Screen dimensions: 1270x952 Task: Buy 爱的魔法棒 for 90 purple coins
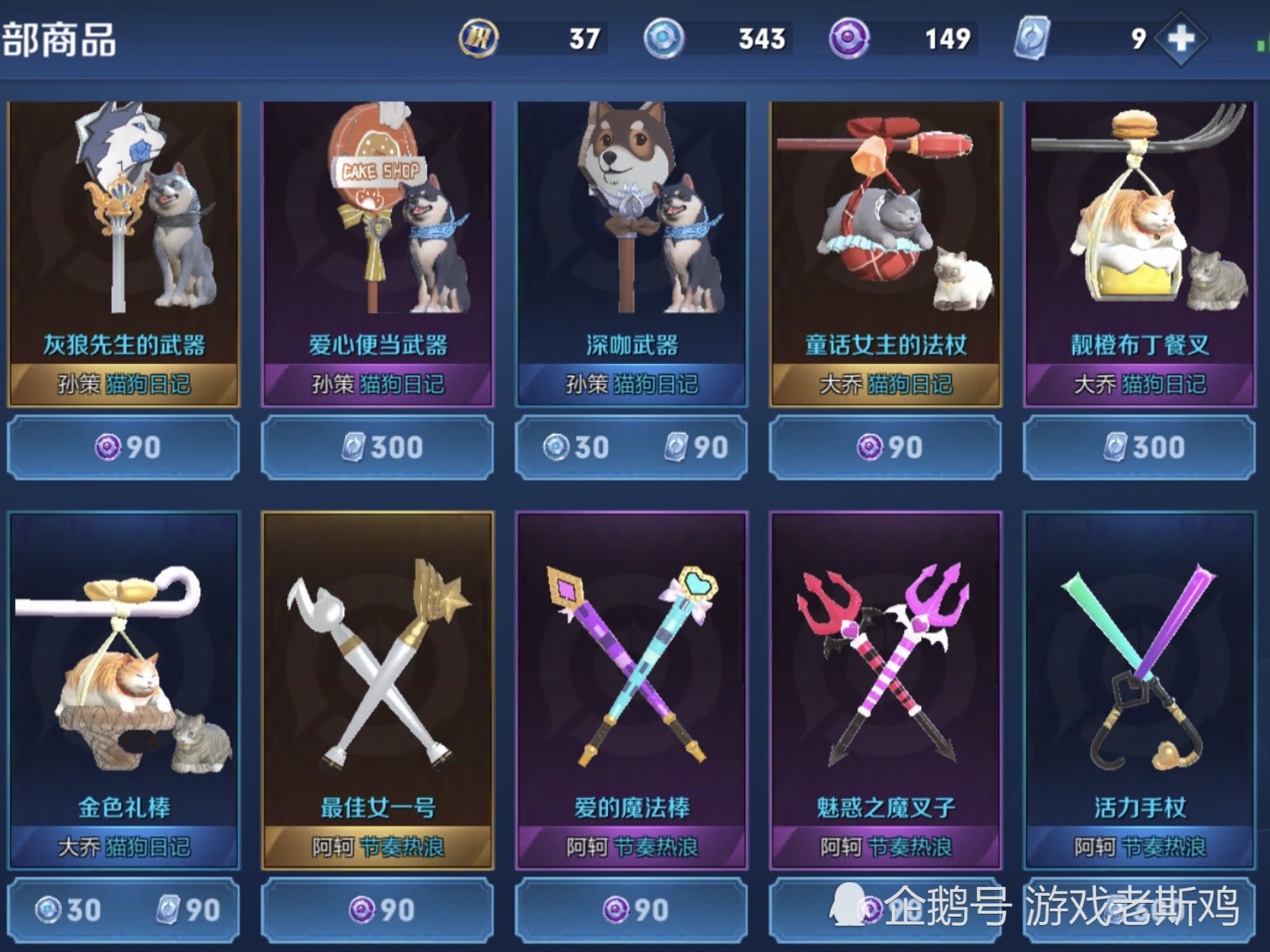[x=631, y=910]
